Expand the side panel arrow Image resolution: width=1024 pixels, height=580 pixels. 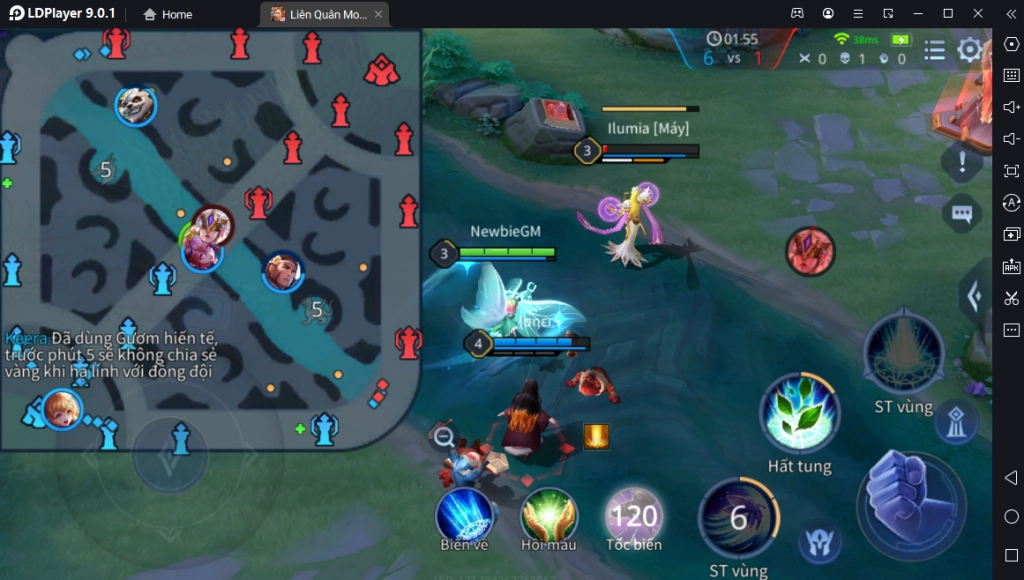[974, 295]
